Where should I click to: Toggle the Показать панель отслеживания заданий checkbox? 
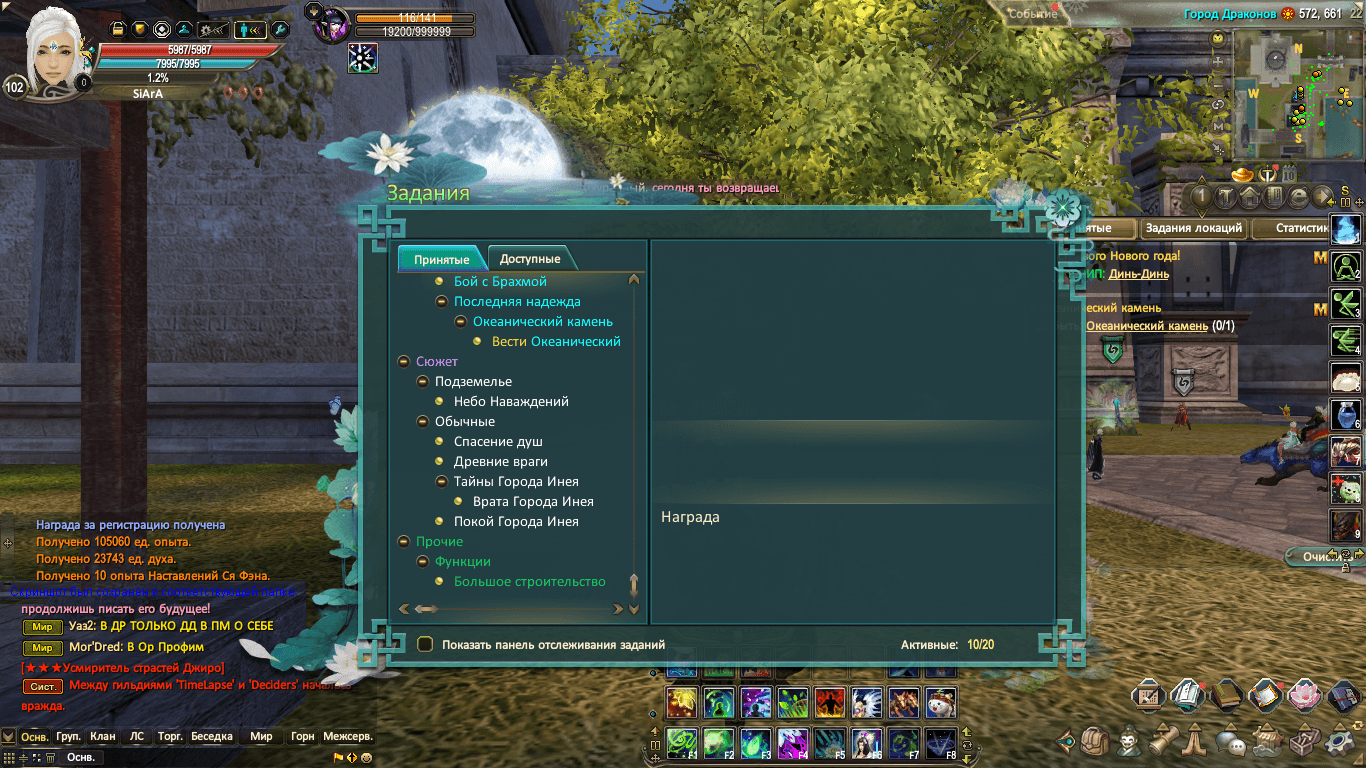tap(425, 645)
